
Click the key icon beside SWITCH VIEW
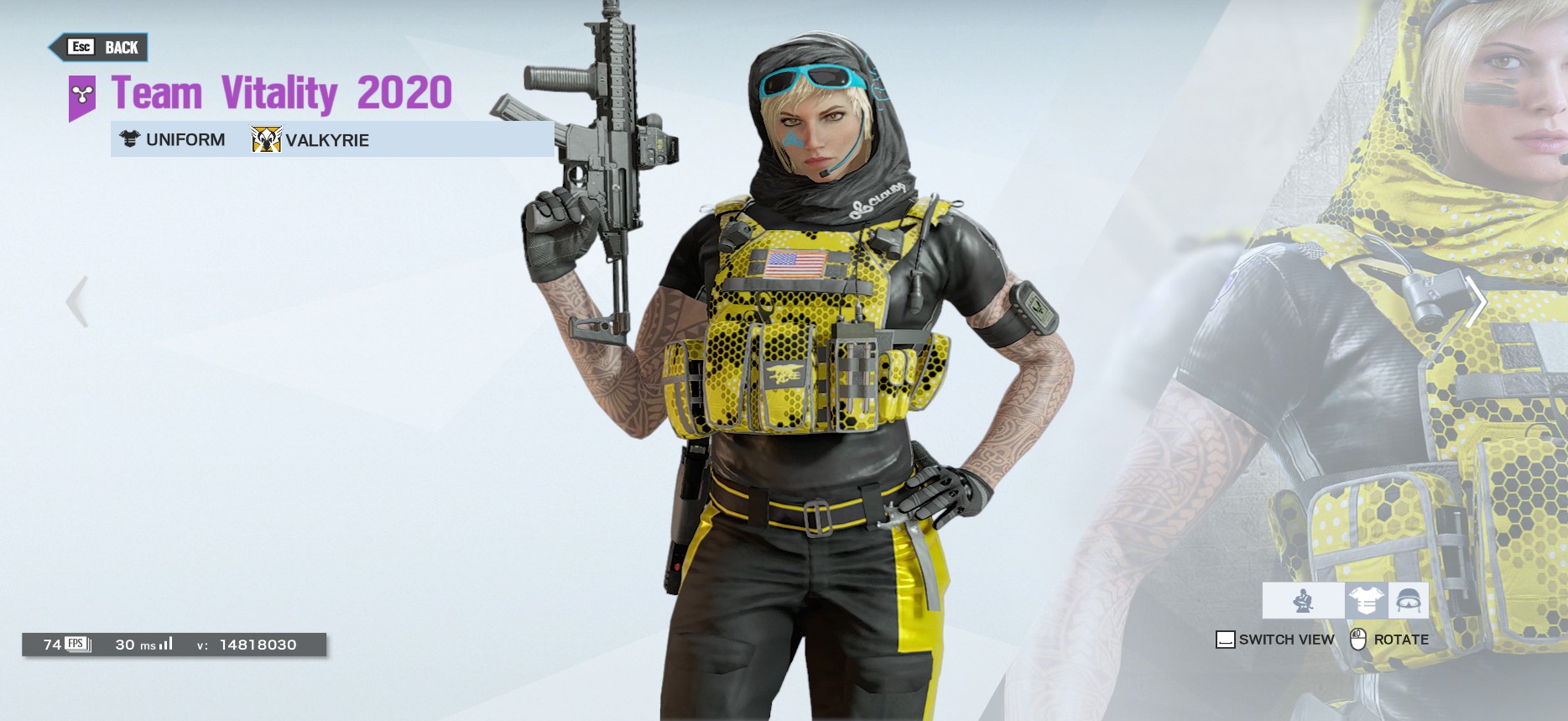coord(1225,640)
